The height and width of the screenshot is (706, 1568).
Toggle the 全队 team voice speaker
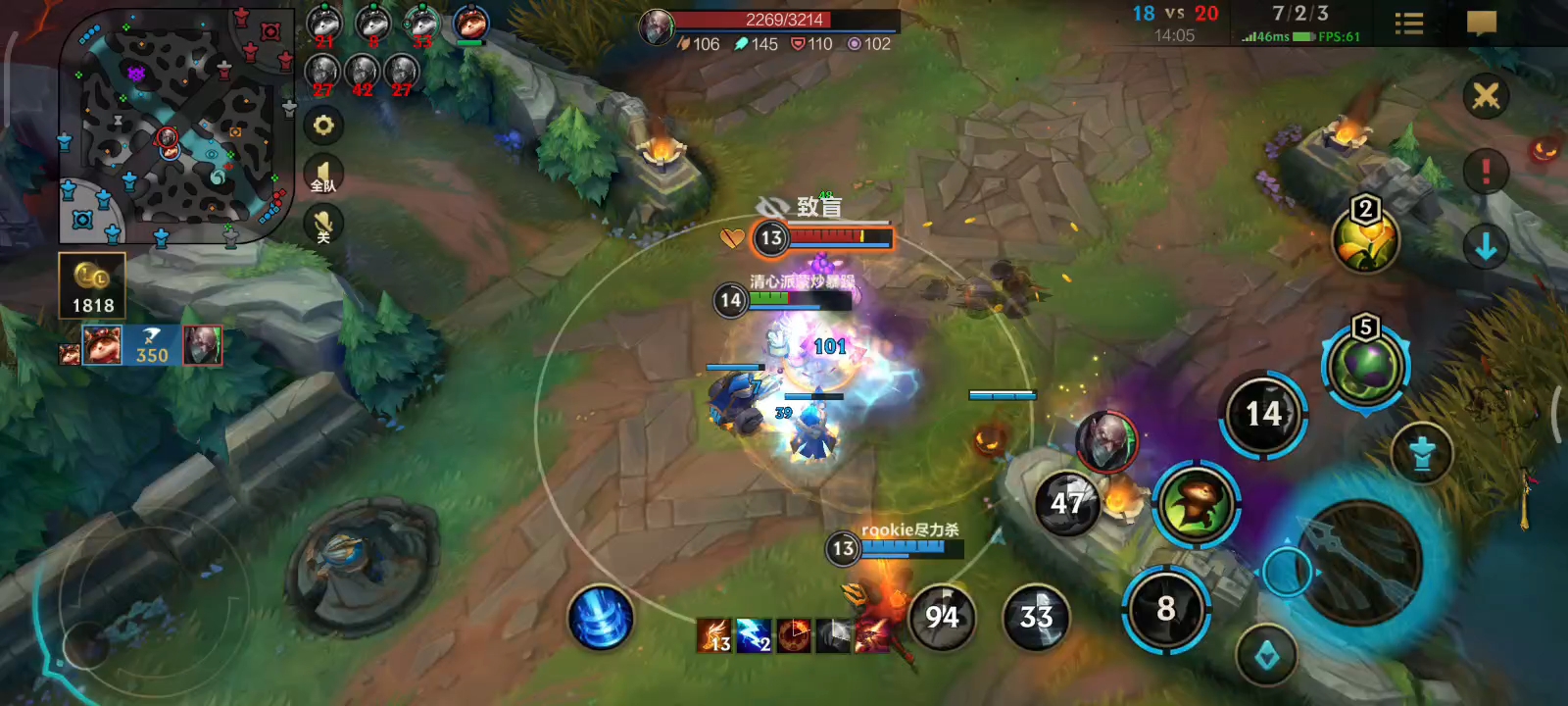point(323,175)
